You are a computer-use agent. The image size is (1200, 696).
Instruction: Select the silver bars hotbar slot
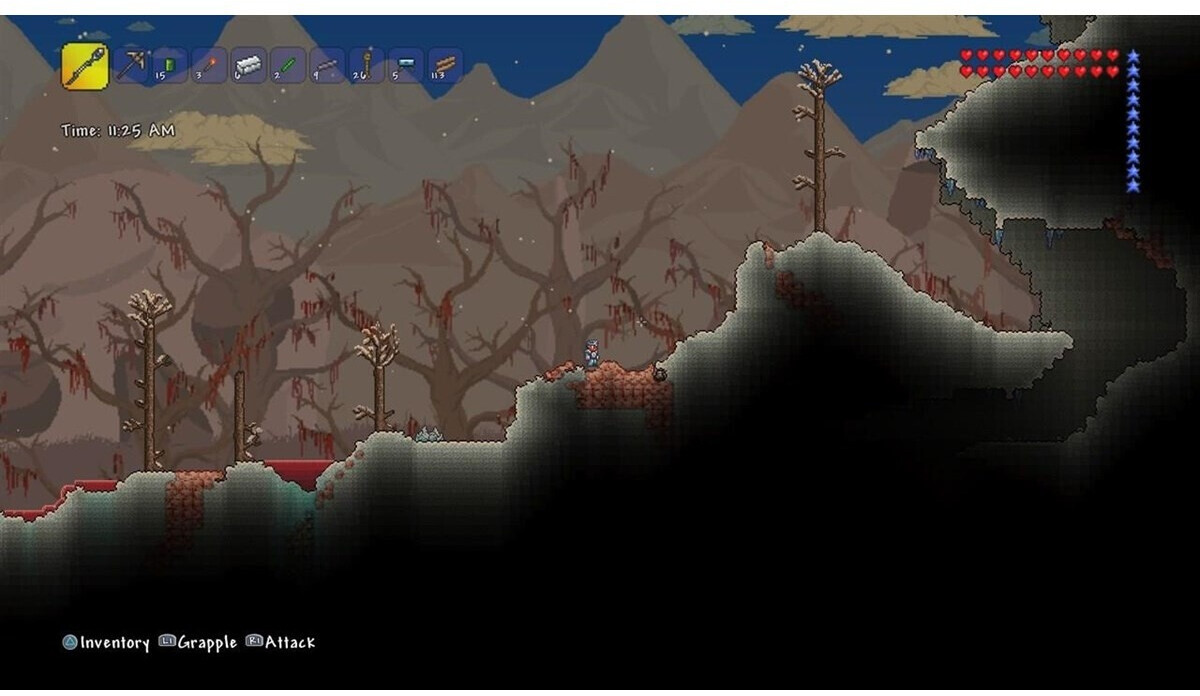click(248, 66)
